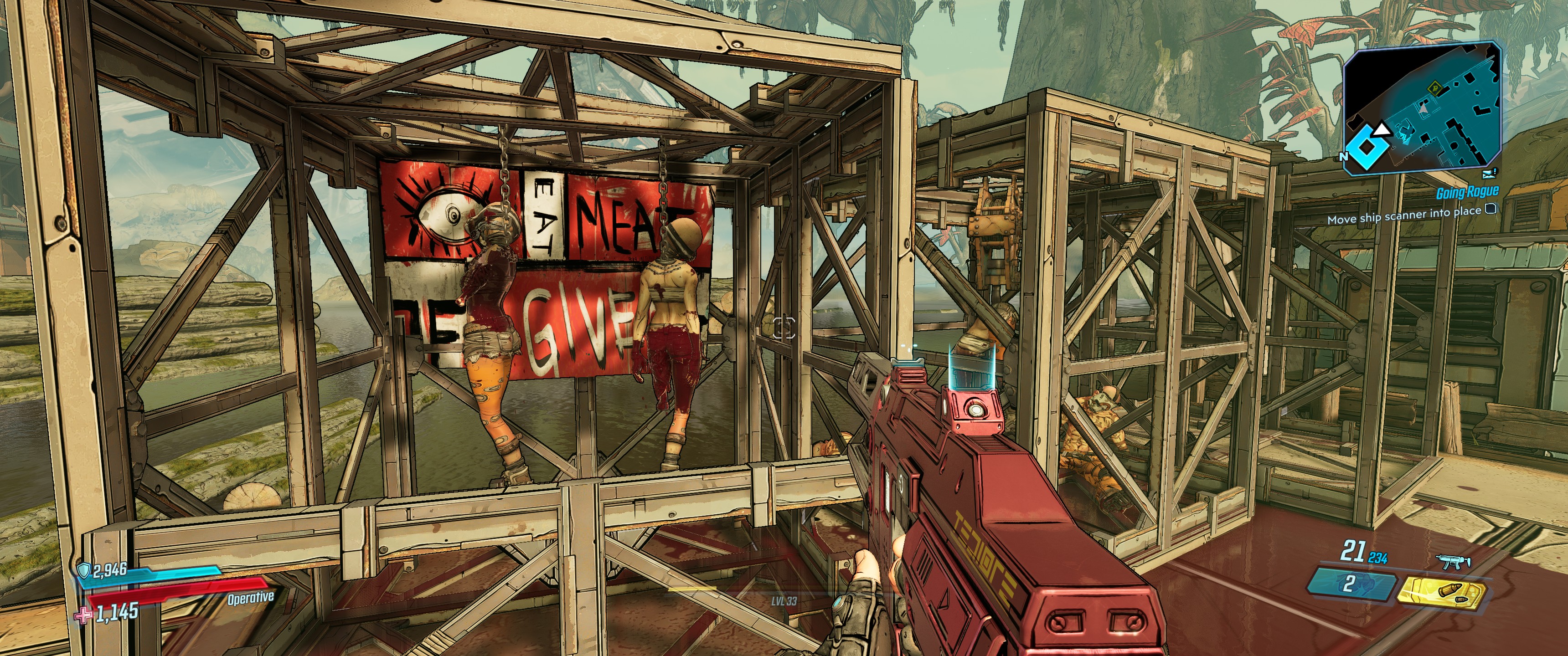Image resolution: width=1568 pixels, height=656 pixels.
Task: Select the blue grenade slot
Action: tap(1351, 585)
